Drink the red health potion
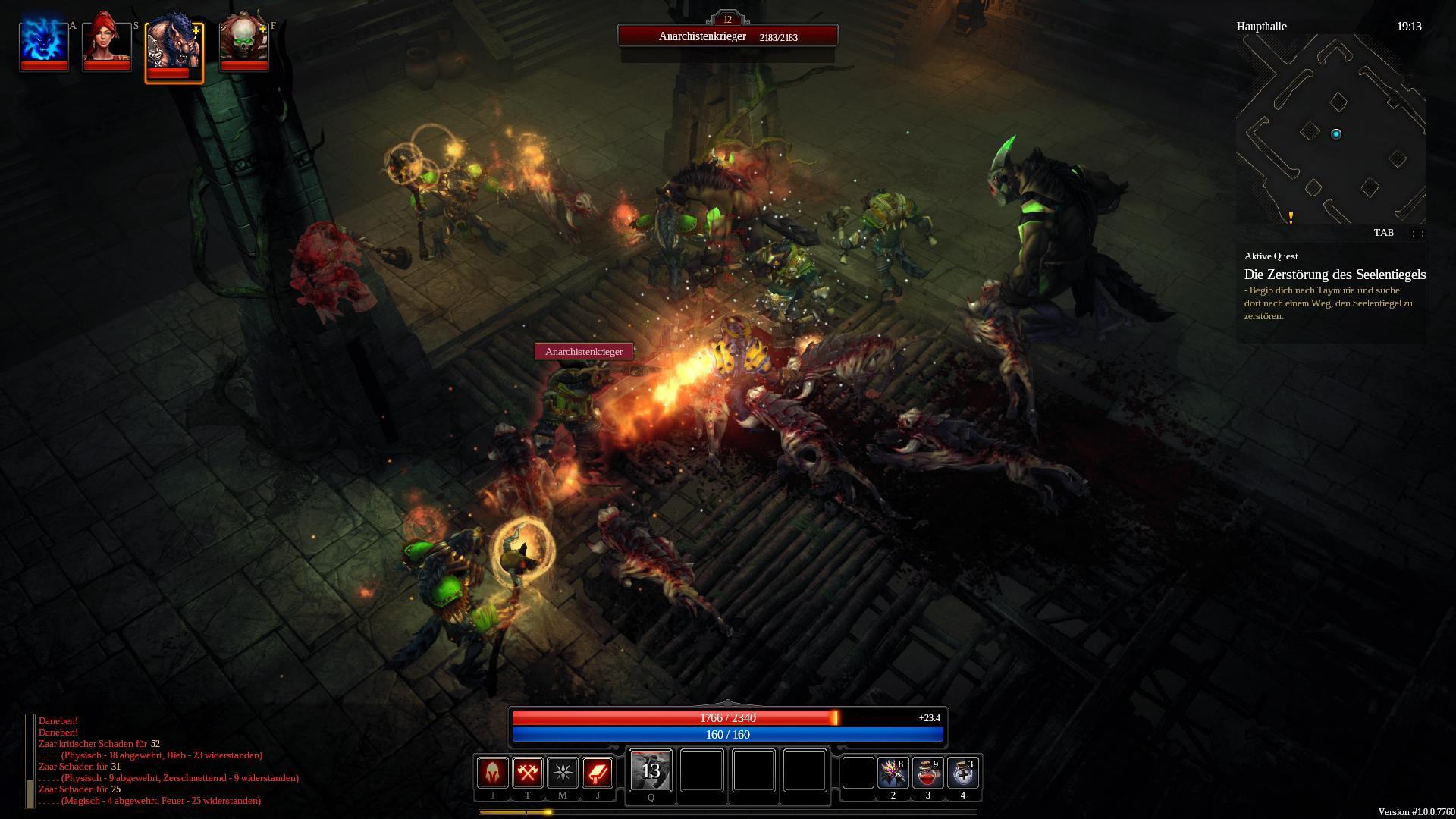 click(x=927, y=773)
